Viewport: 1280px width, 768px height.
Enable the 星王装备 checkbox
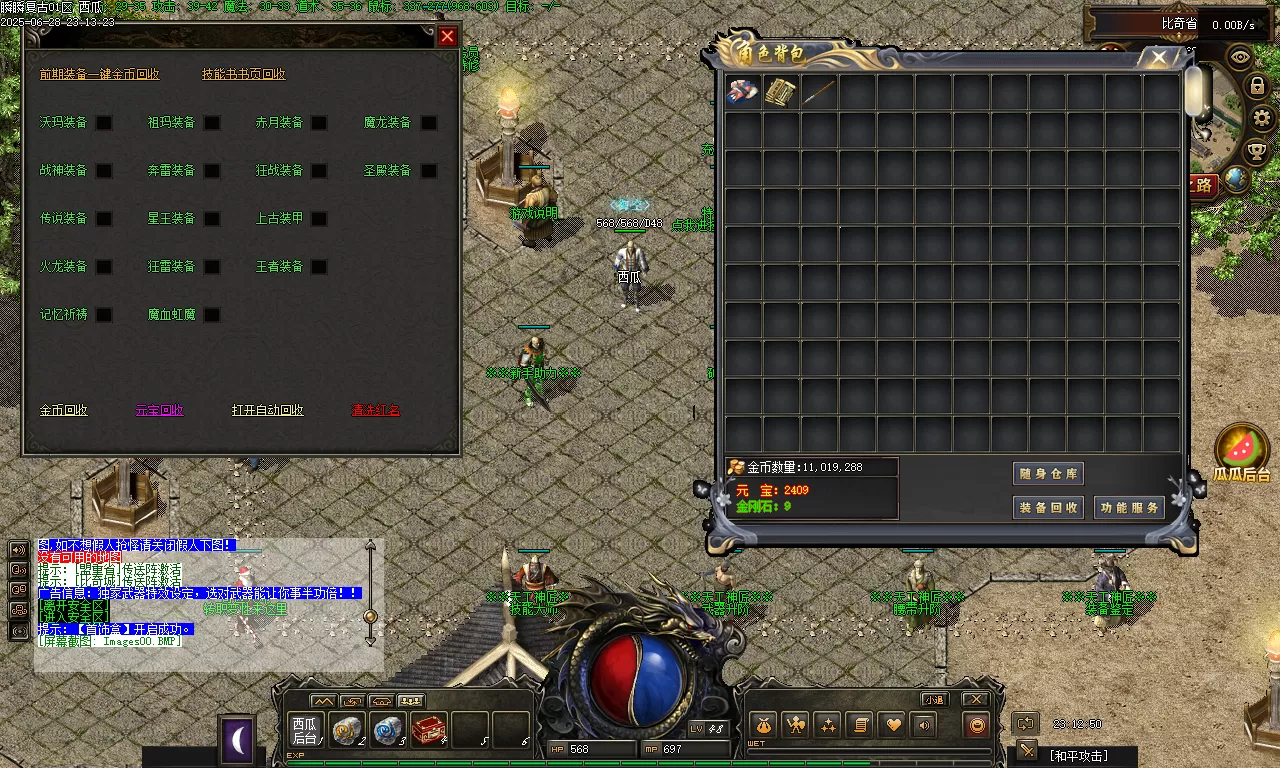coord(212,219)
